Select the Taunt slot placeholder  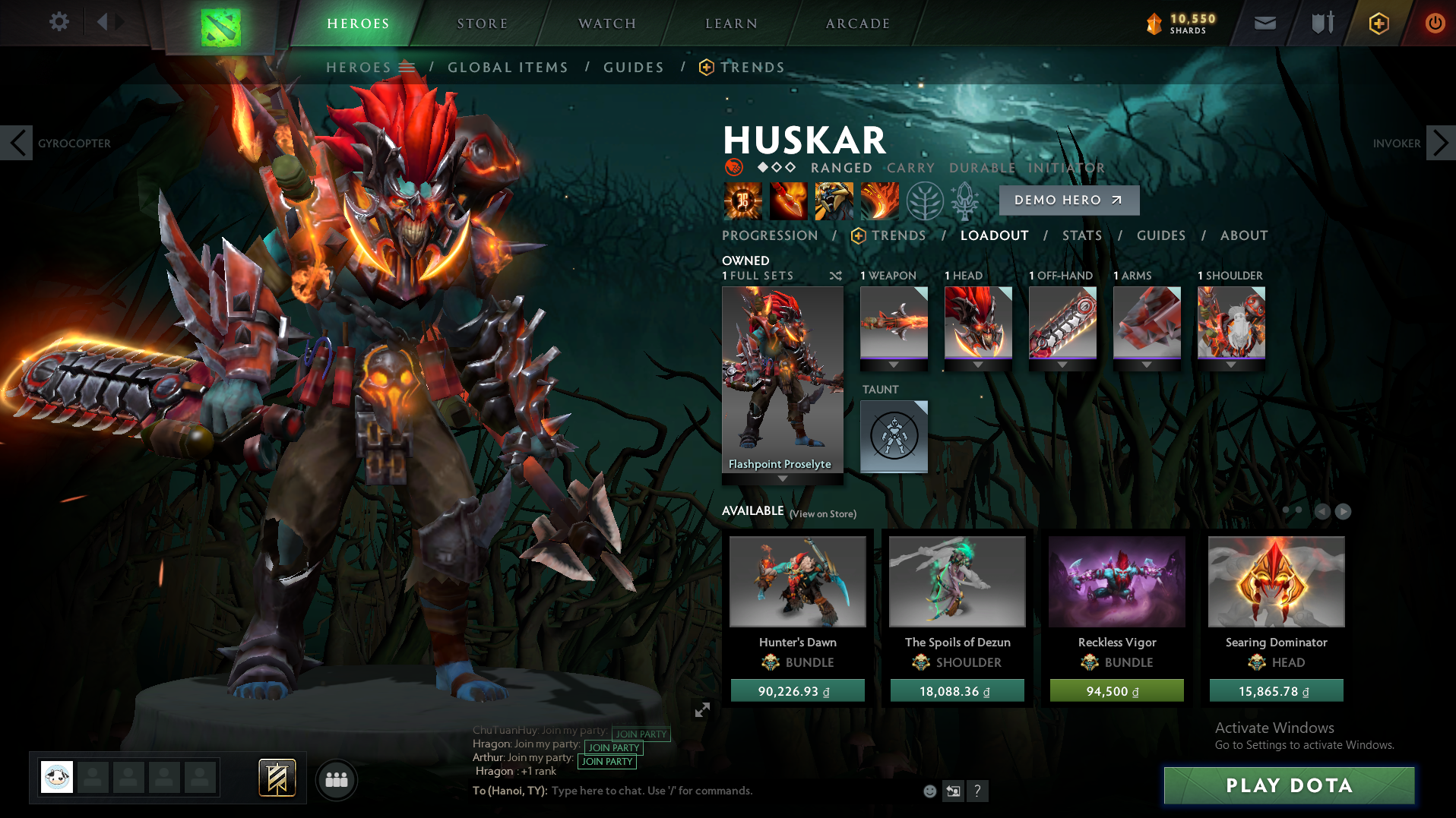pyautogui.click(x=894, y=436)
